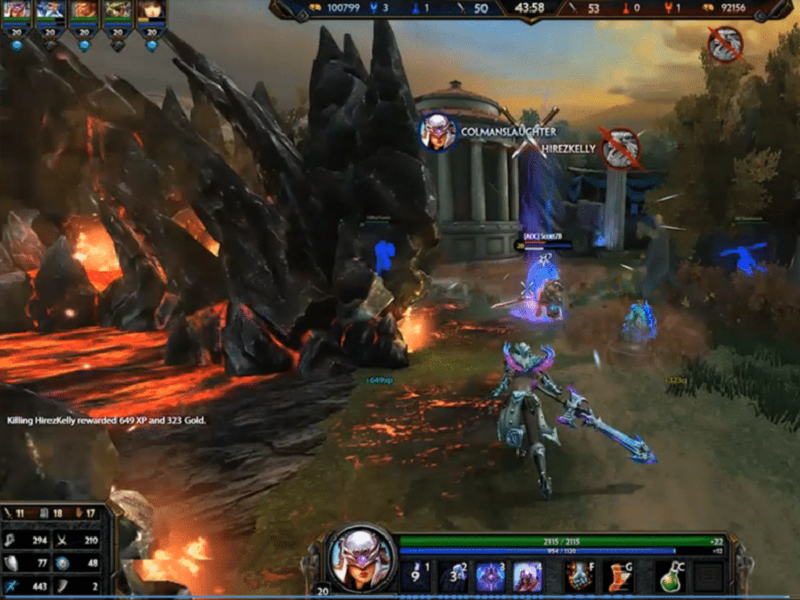800x600 pixels.
Task: Use the third ability with glowing blue figure
Action: click(x=490, y=575)
